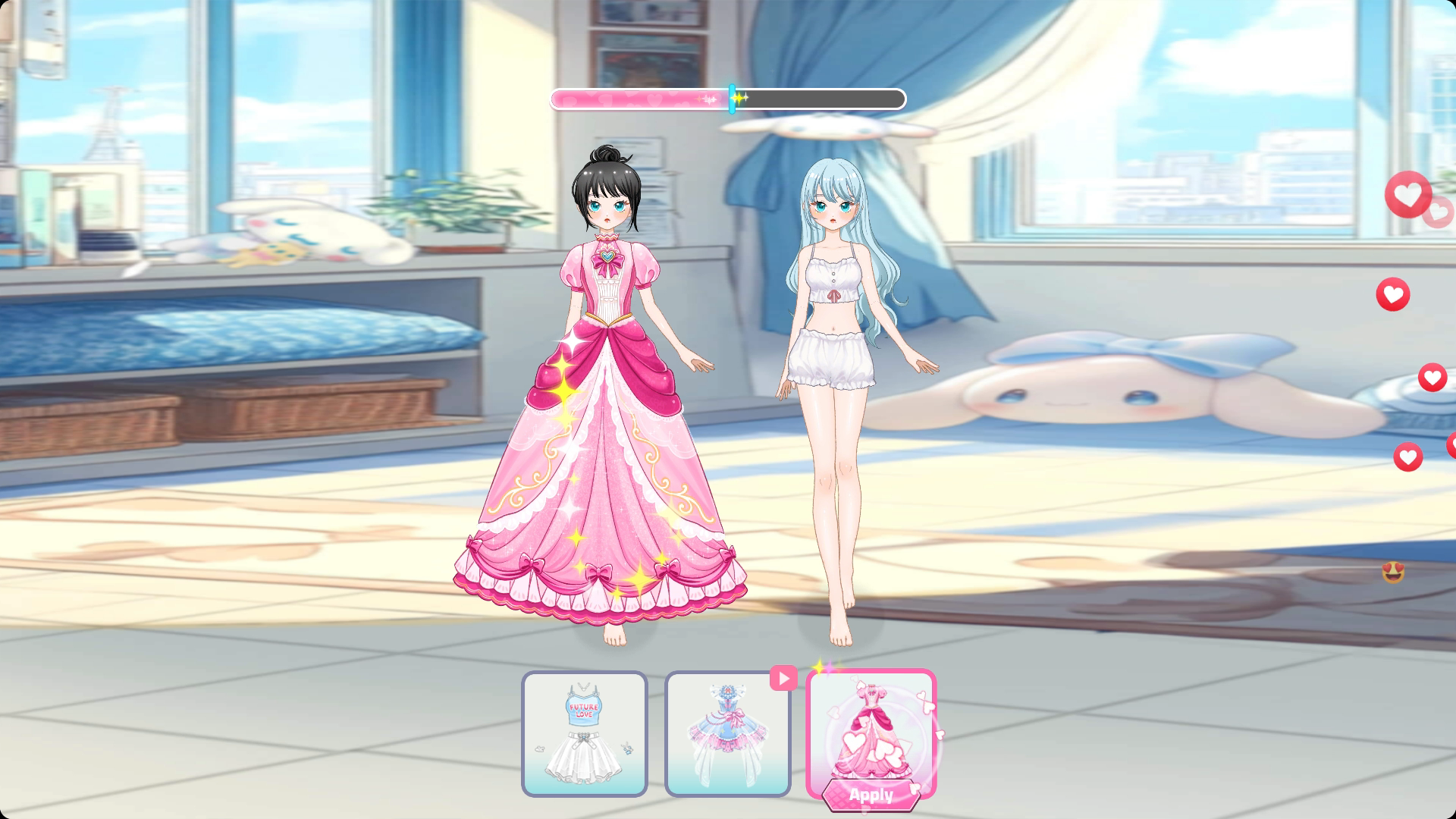The height and width of the screenshot is (819, 1456).
Task: Apply the pink princess gown
Action: click(x=871, y=795)
